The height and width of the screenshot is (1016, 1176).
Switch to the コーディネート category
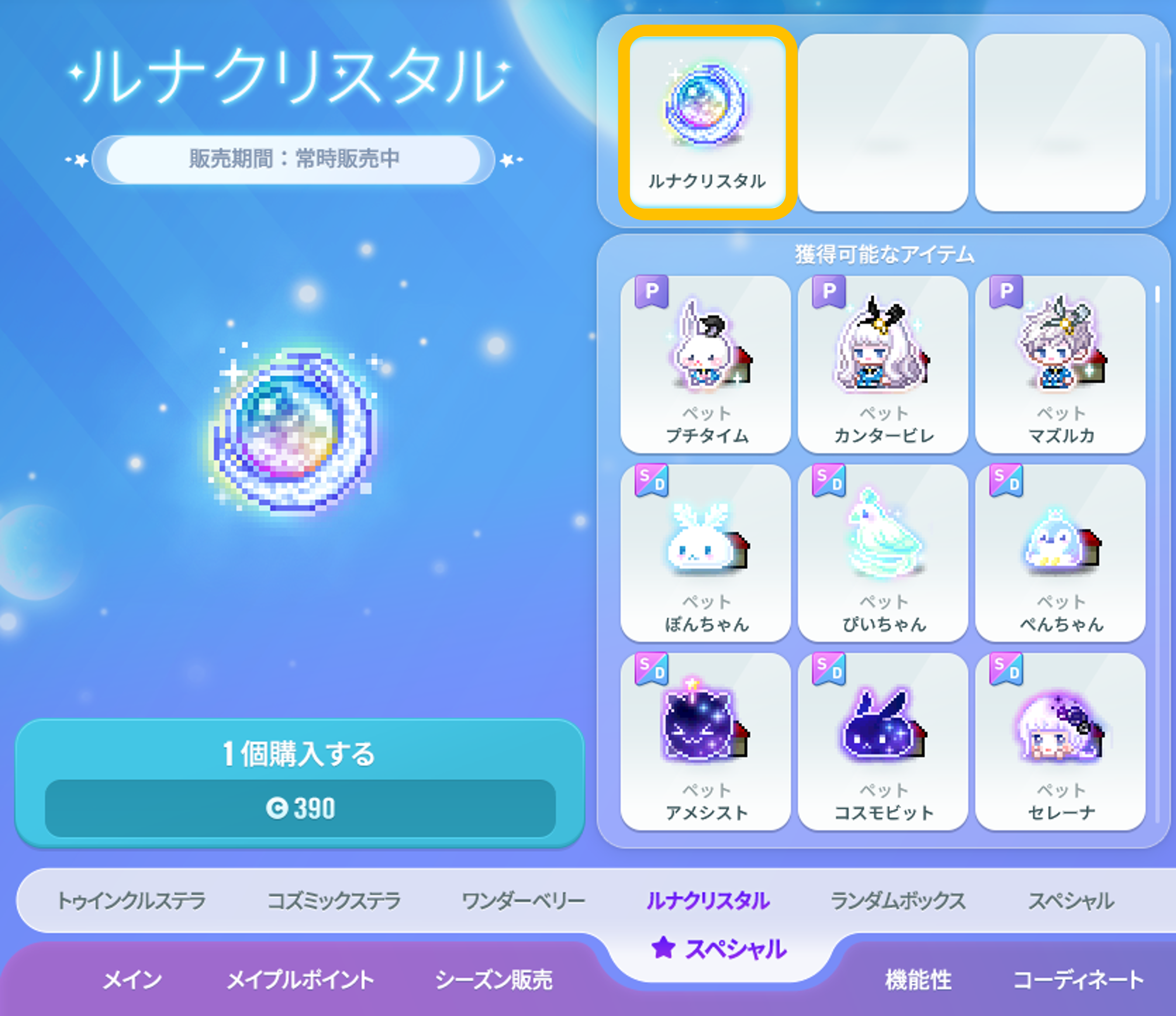click(1078, 980)
